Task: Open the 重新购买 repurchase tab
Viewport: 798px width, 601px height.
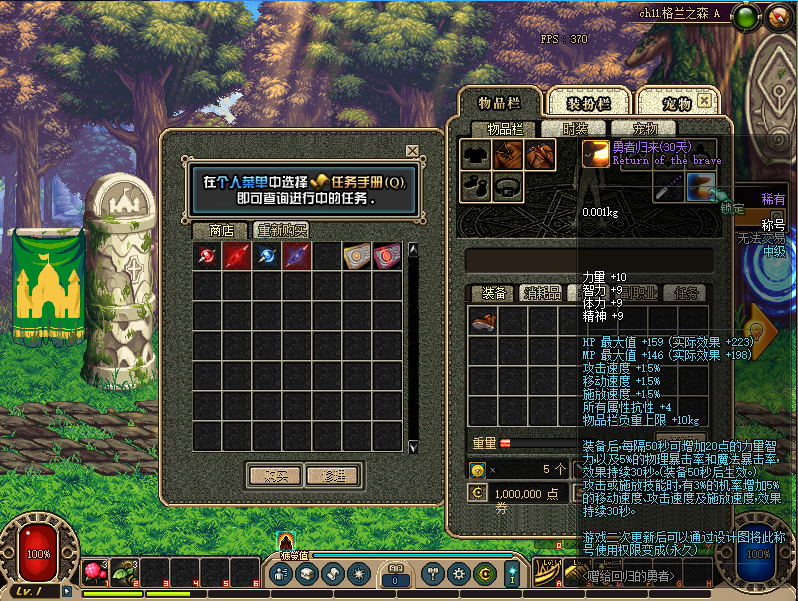Action: [281, 230]
